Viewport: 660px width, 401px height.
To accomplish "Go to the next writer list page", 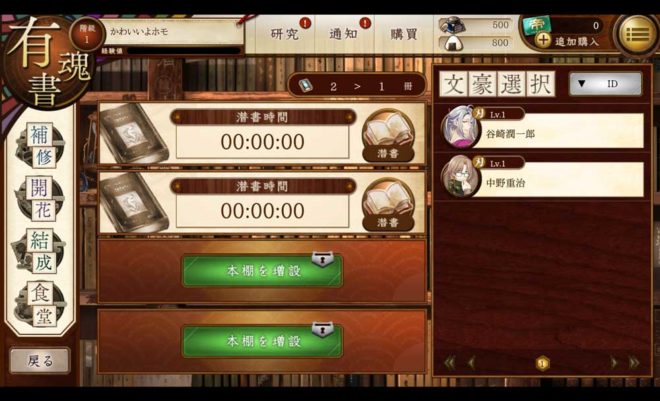I will pyautogui.click(x=614, y=362).
